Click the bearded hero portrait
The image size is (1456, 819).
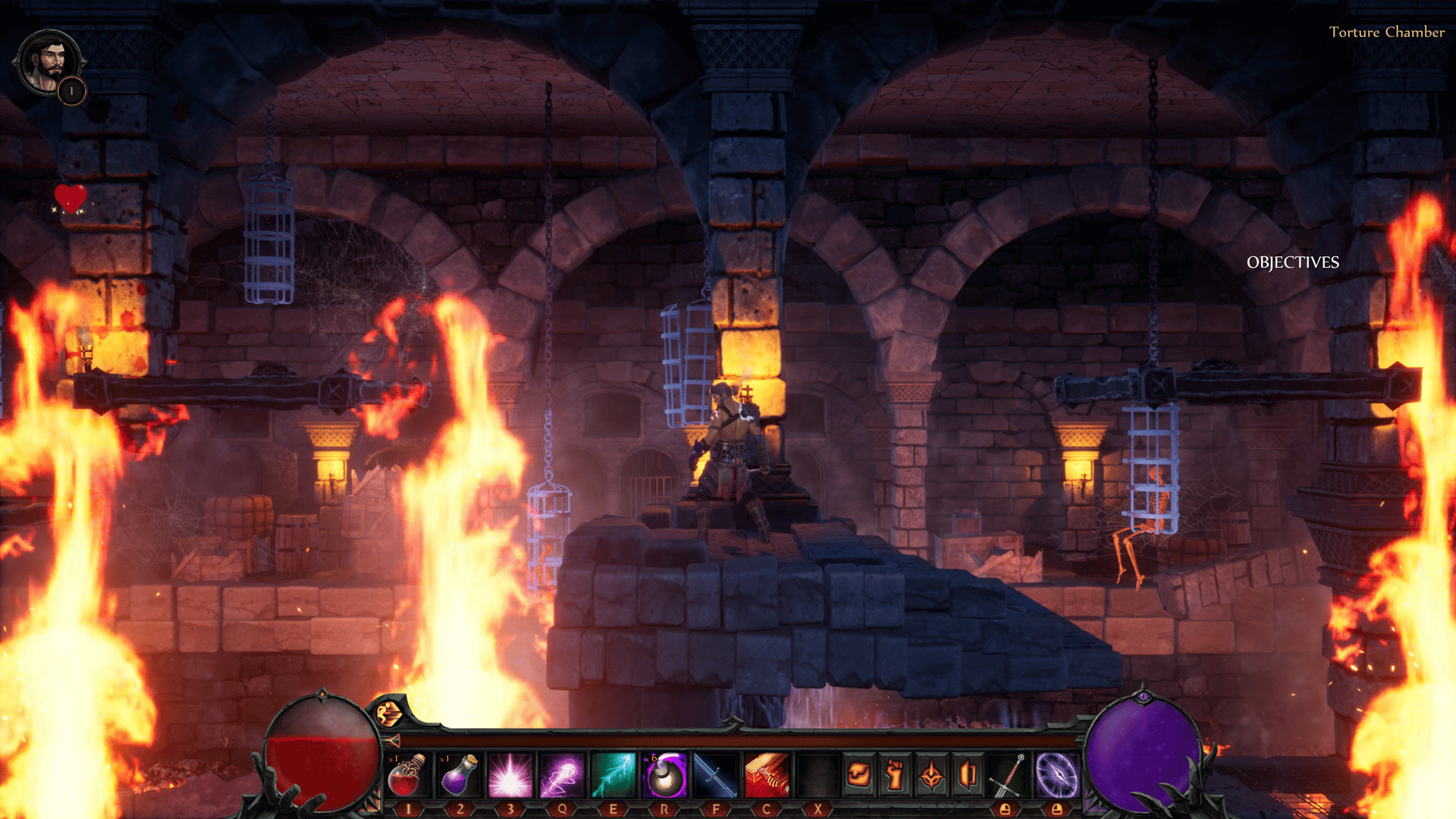49,62
